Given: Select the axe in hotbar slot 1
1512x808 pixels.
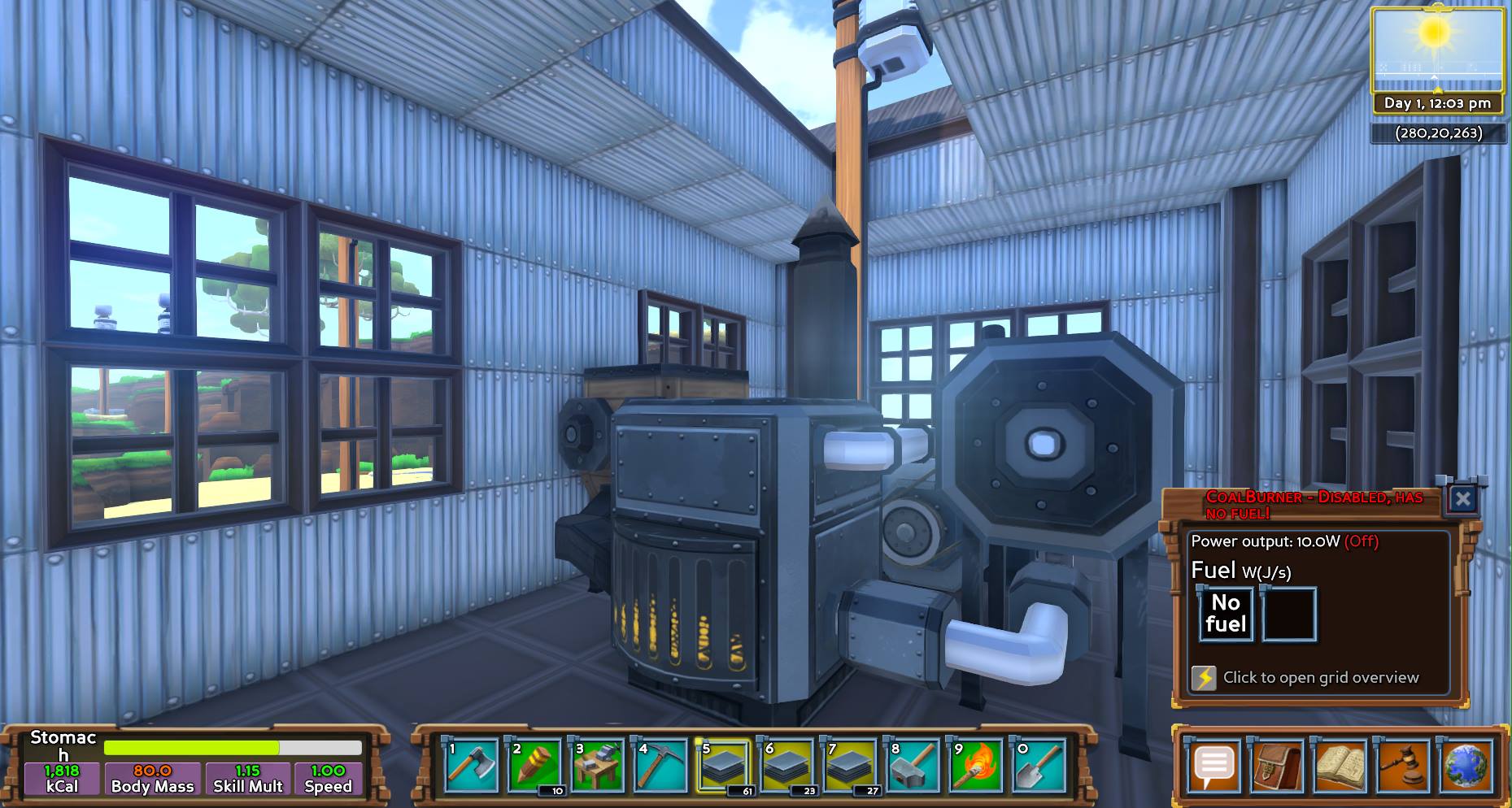Looking at the screenshot, I should pyautogui.click(x=472, y=766).
